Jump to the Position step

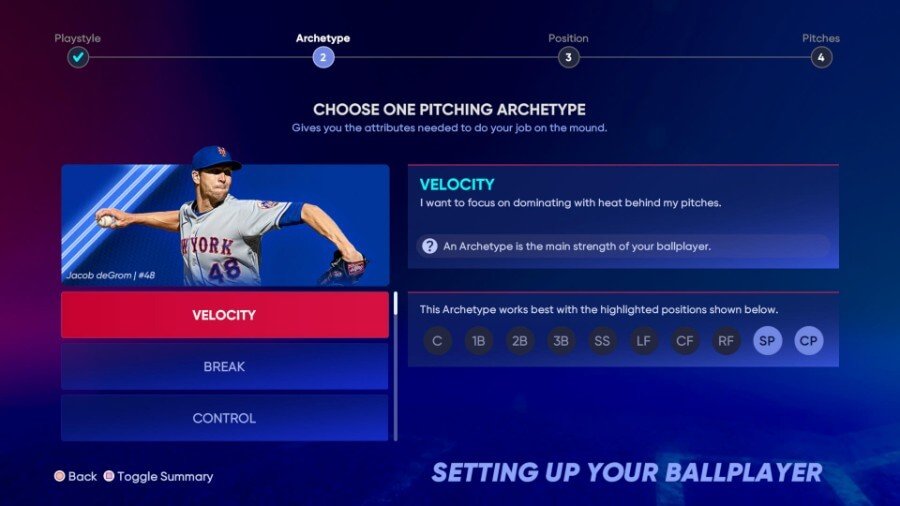point(568,57)
